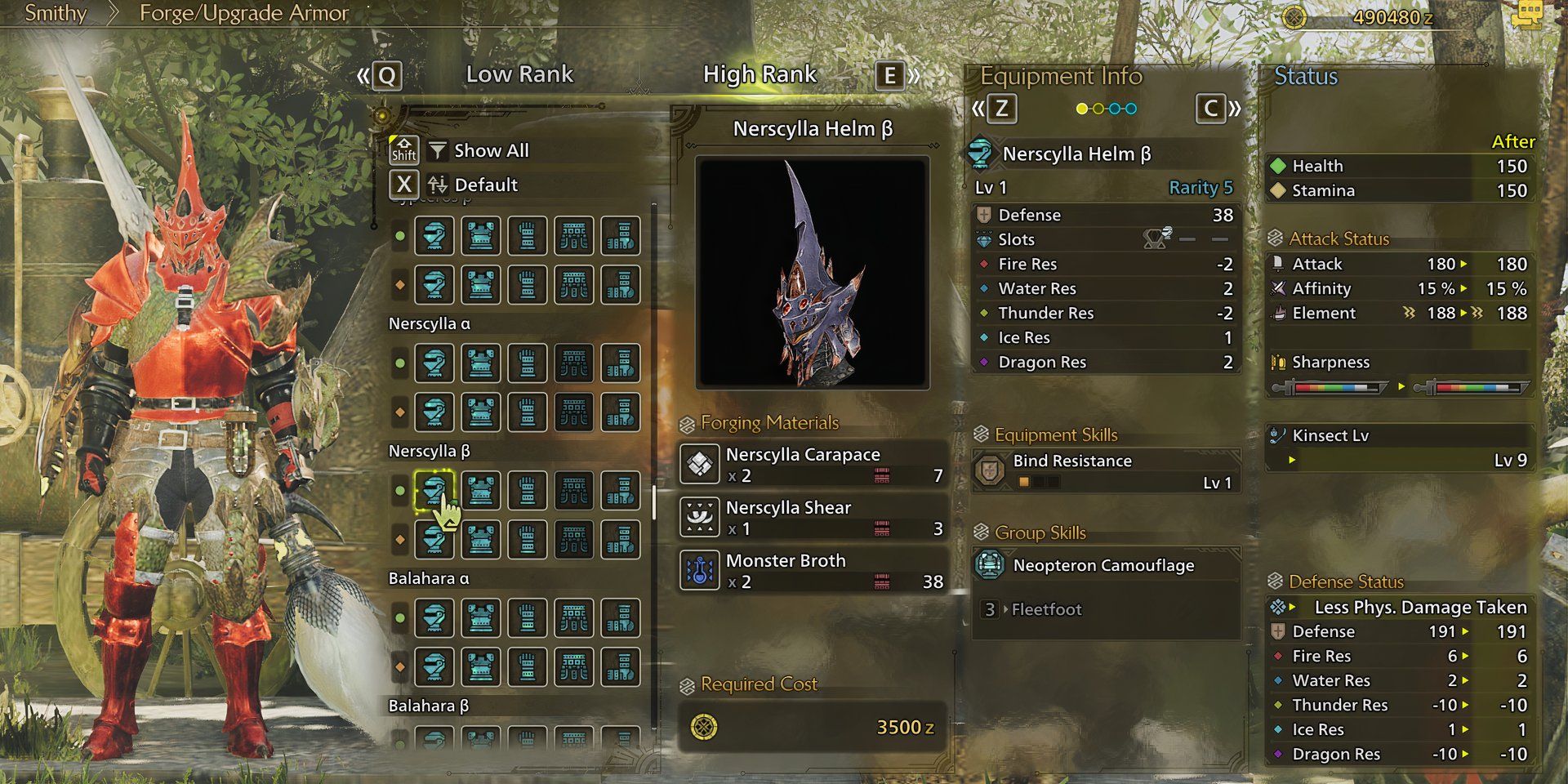Click the Nerscylla Carapace material icon
Image resolution: width=1568 pixels, height=784 pixels.
click(x=700, y=464)
